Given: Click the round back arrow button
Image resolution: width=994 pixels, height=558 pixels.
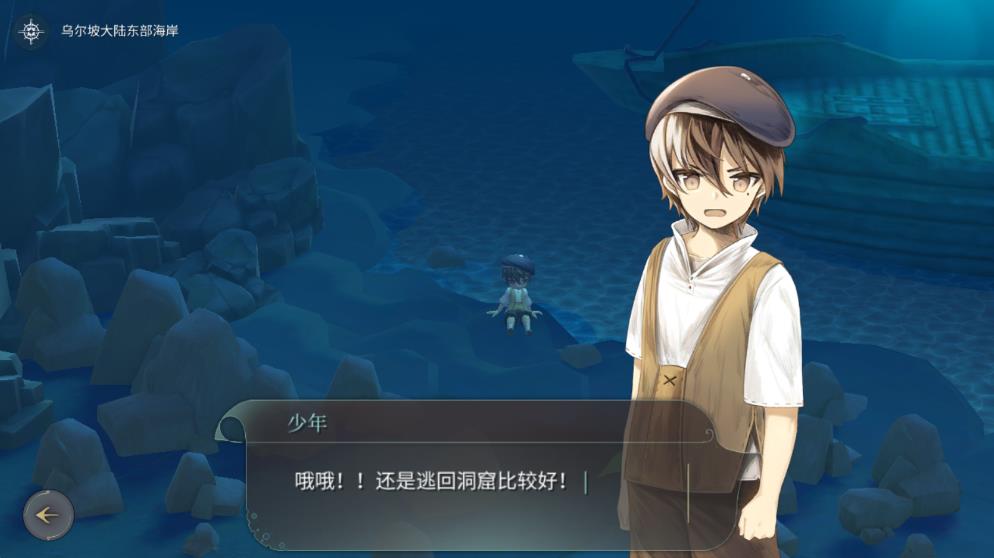Looking at the screenshot, I should (48, 515).
